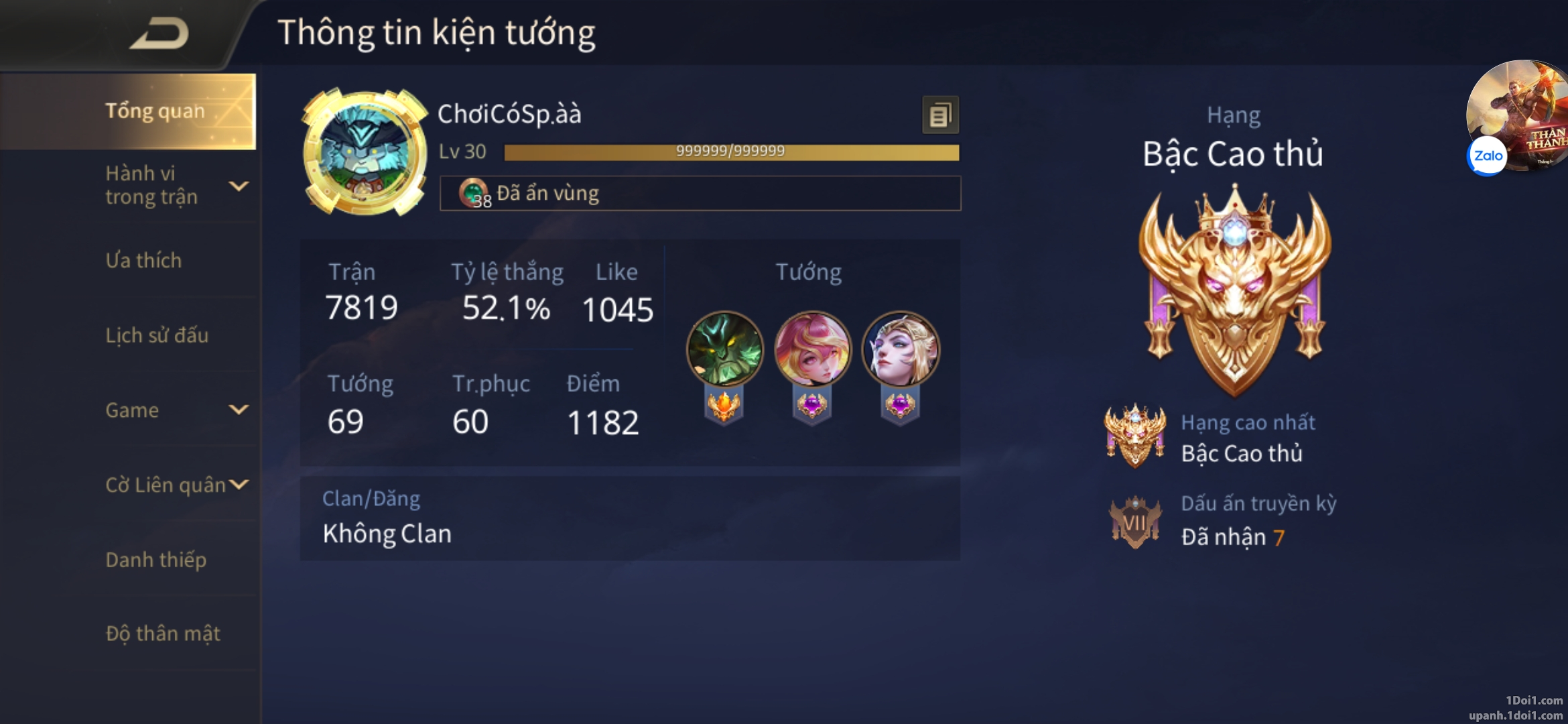Go back using the return arrow

(x=159, y=34)
